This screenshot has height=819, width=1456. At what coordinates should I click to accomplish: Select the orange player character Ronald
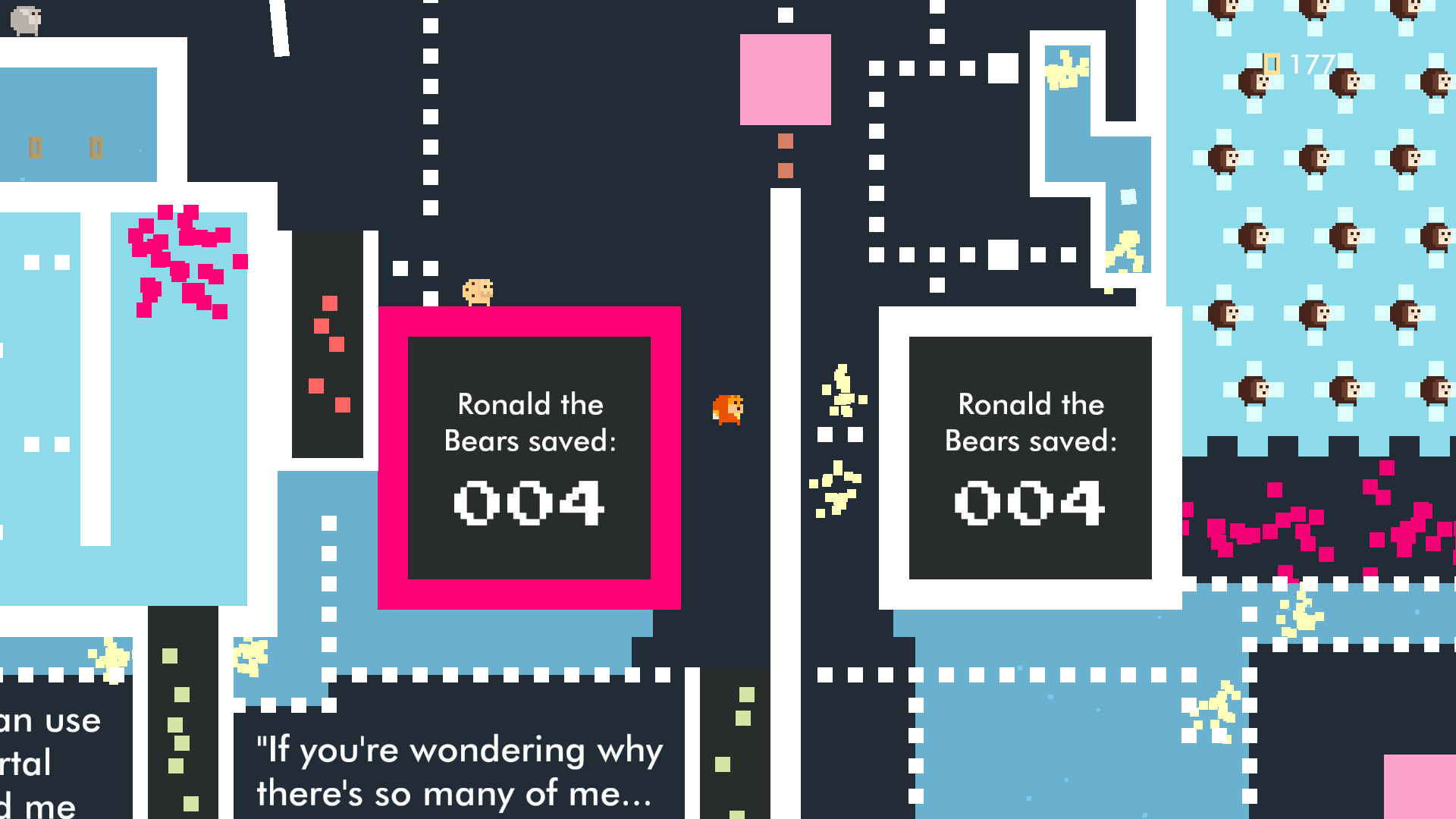[x=729, y=407]
